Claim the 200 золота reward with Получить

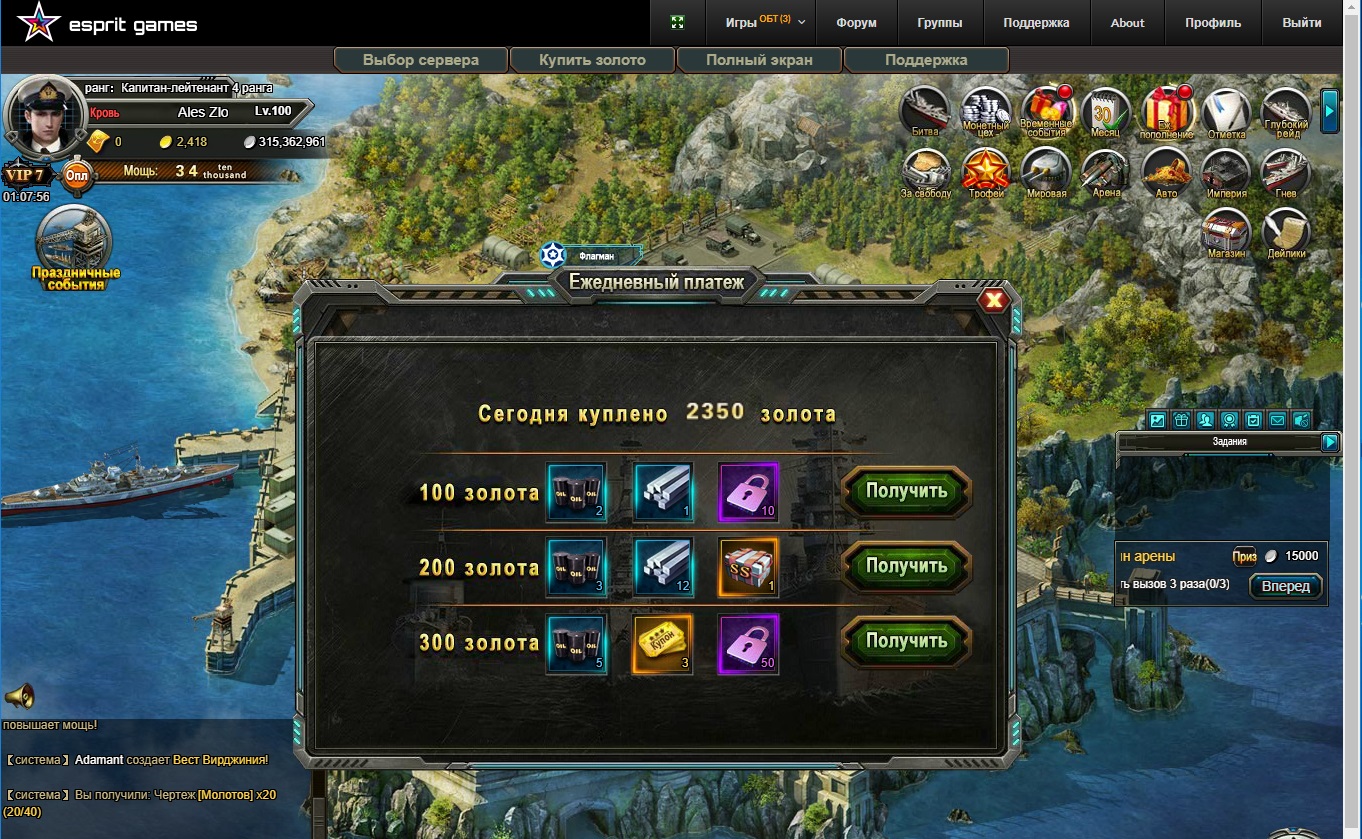[906, 566]
